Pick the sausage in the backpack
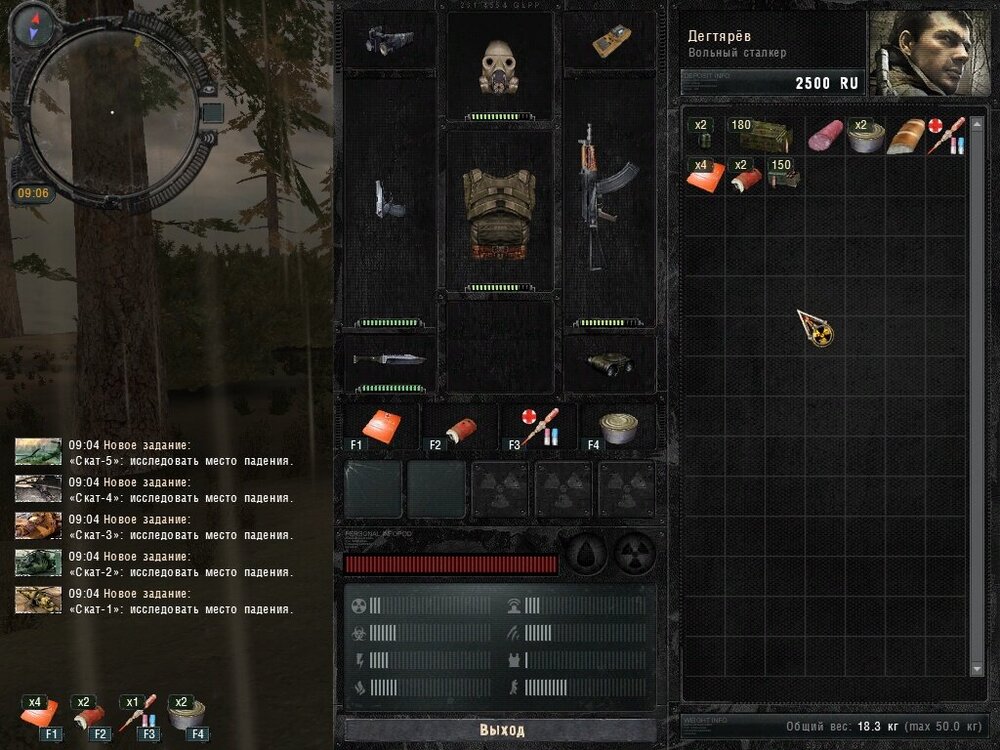Screen dimensions: 1000x750 [825, 135]
